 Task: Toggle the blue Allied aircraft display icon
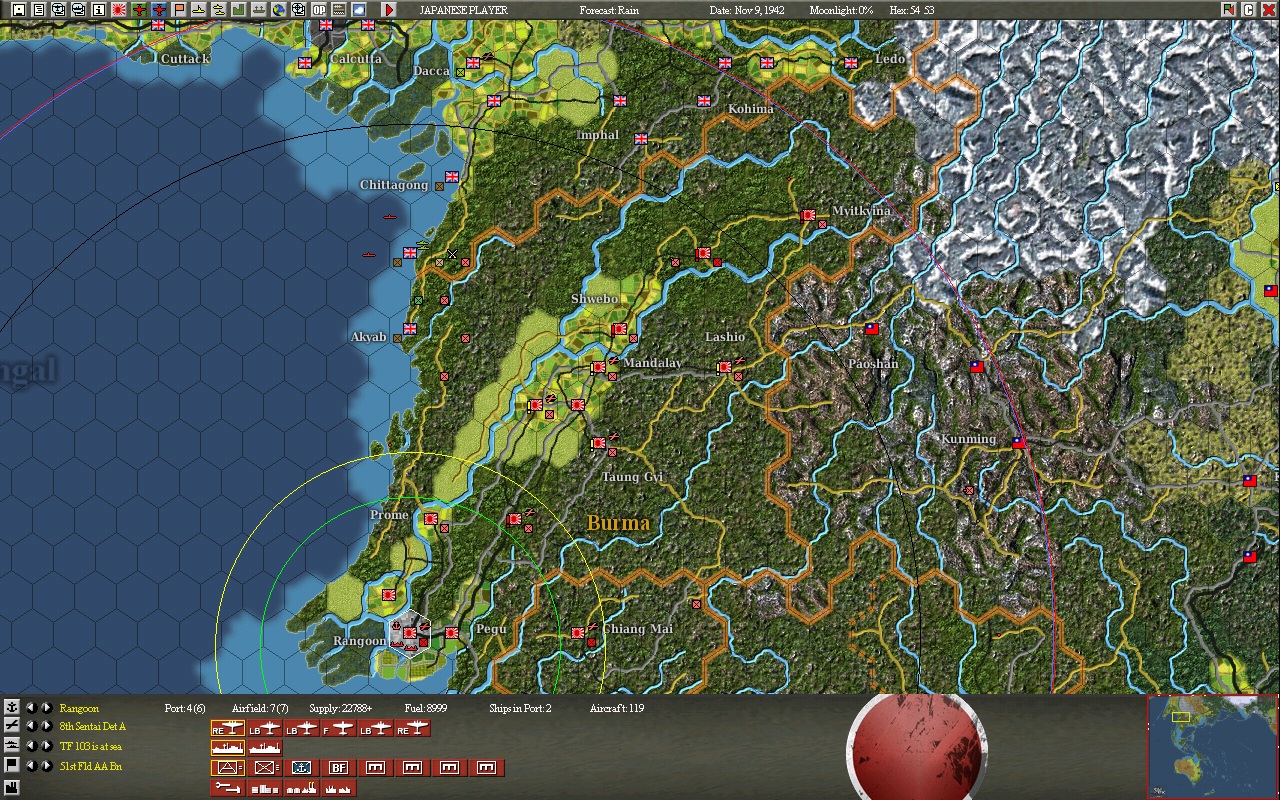tap(158, 8)
